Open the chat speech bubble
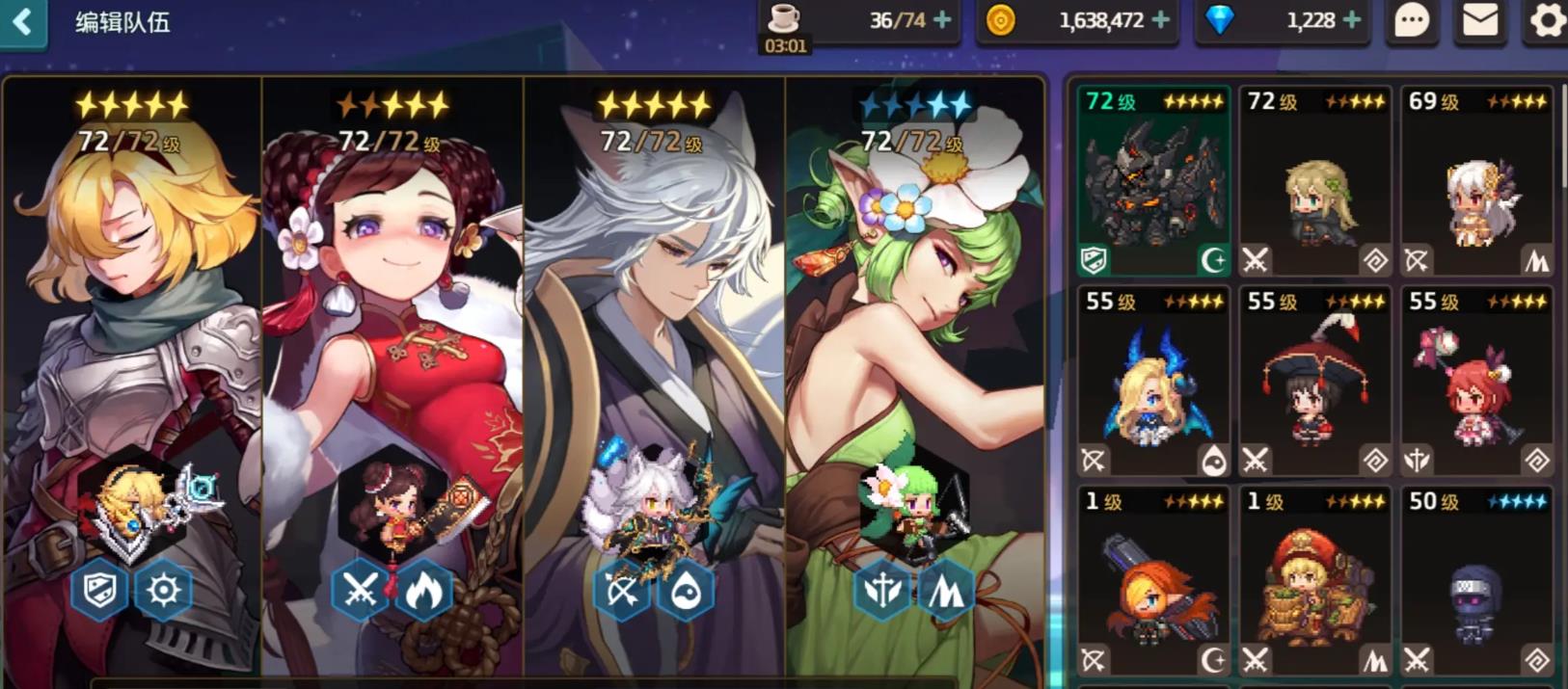1568x689 pixels. click(x=1412, y=20)
